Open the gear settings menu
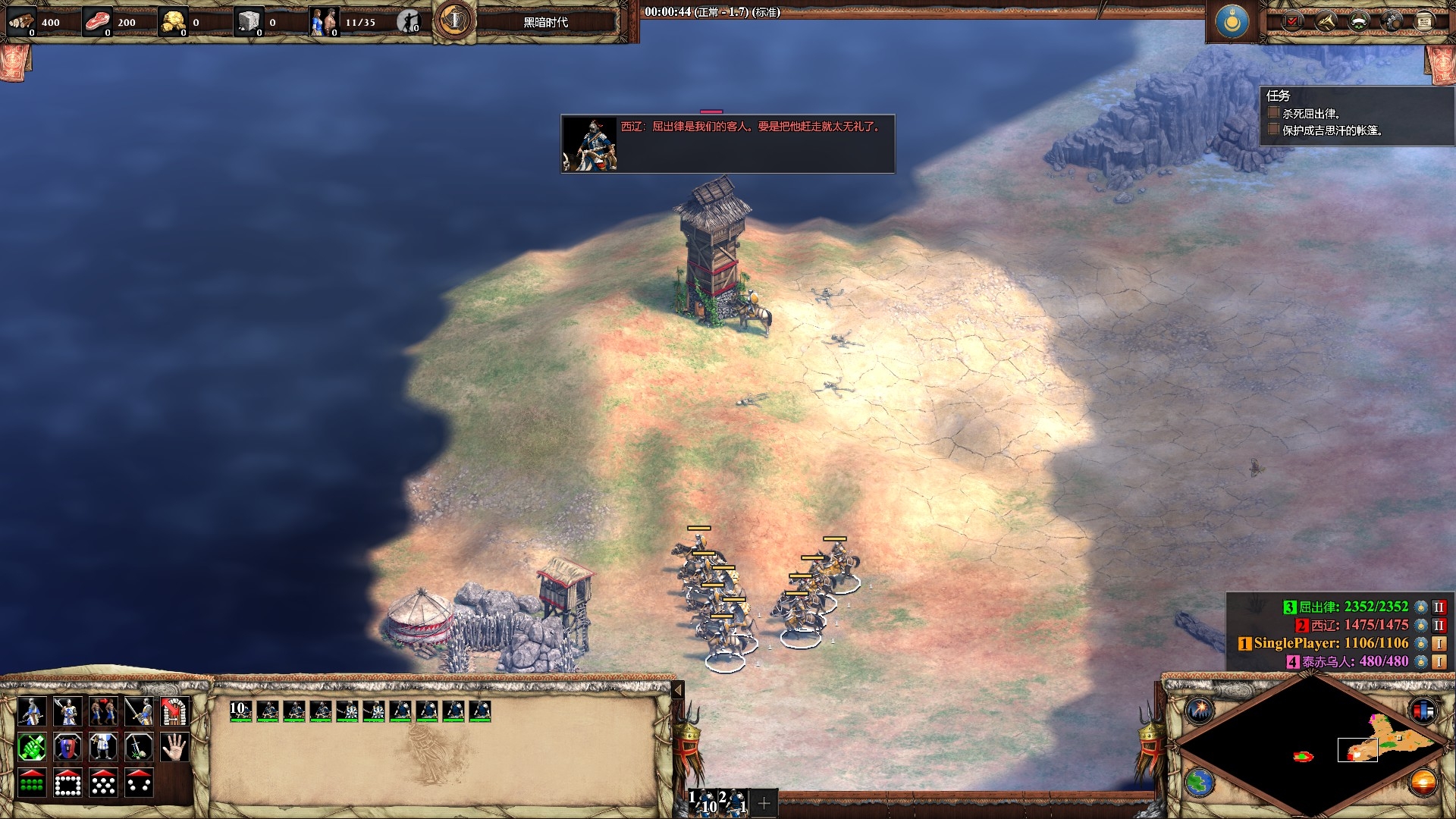Image resolution: width=1456 pixels, height=819 pixels. point(1391,21)
